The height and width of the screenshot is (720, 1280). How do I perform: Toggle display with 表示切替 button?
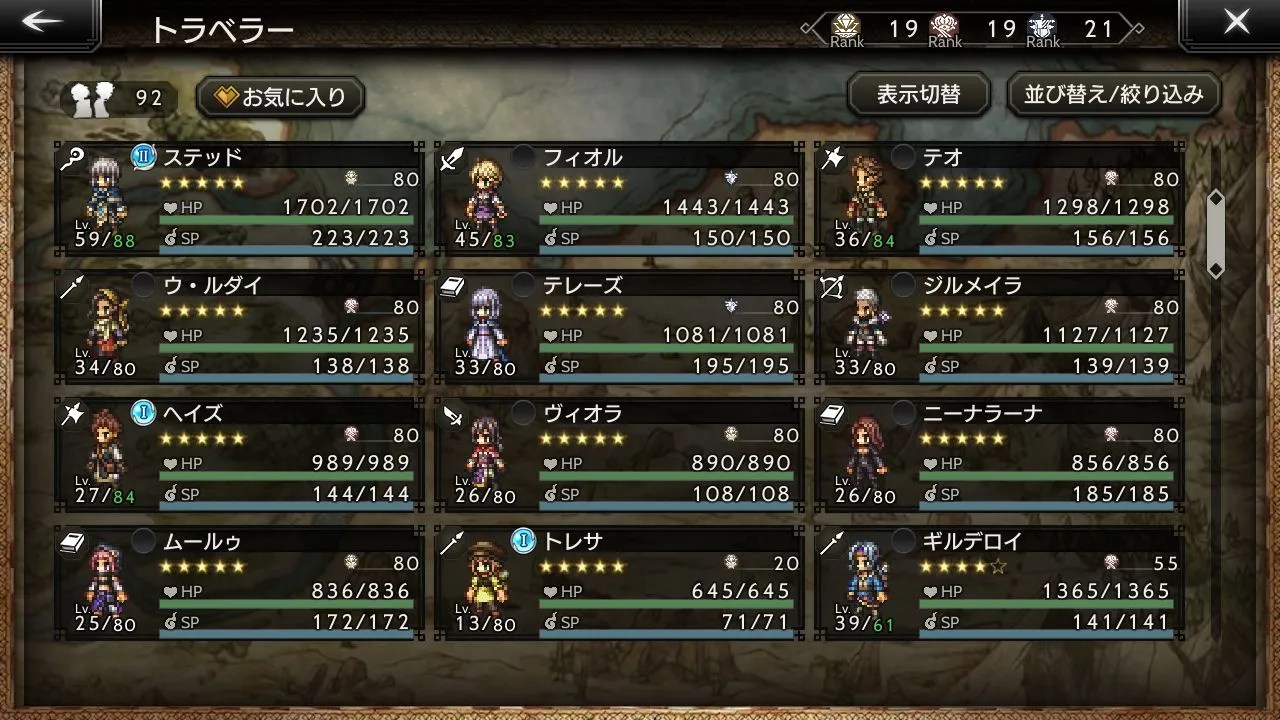click(x=918, y=95)
